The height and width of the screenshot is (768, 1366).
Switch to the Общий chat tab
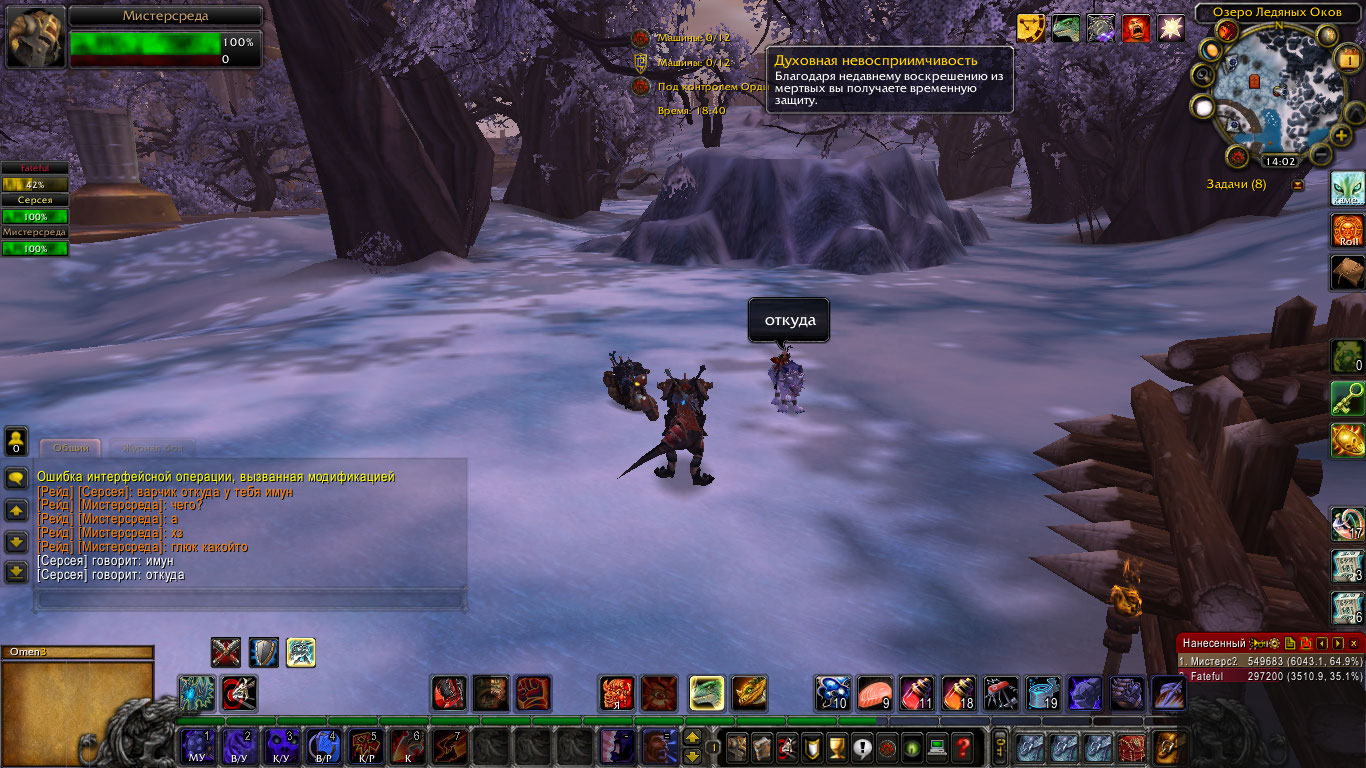pos(71,448)
